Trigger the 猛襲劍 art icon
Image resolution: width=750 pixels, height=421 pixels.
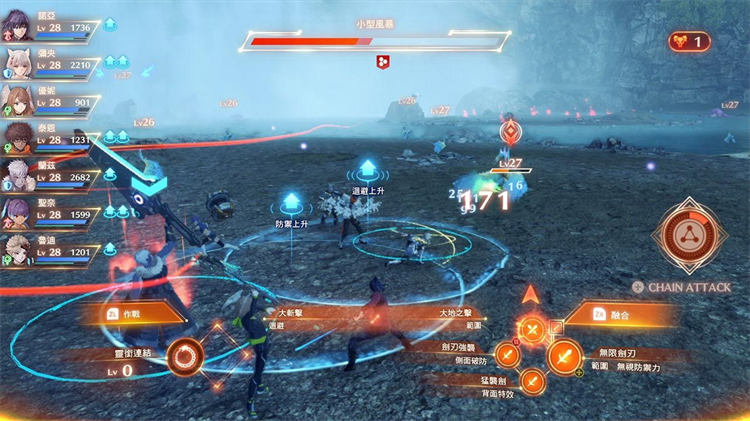pos(533,379)
